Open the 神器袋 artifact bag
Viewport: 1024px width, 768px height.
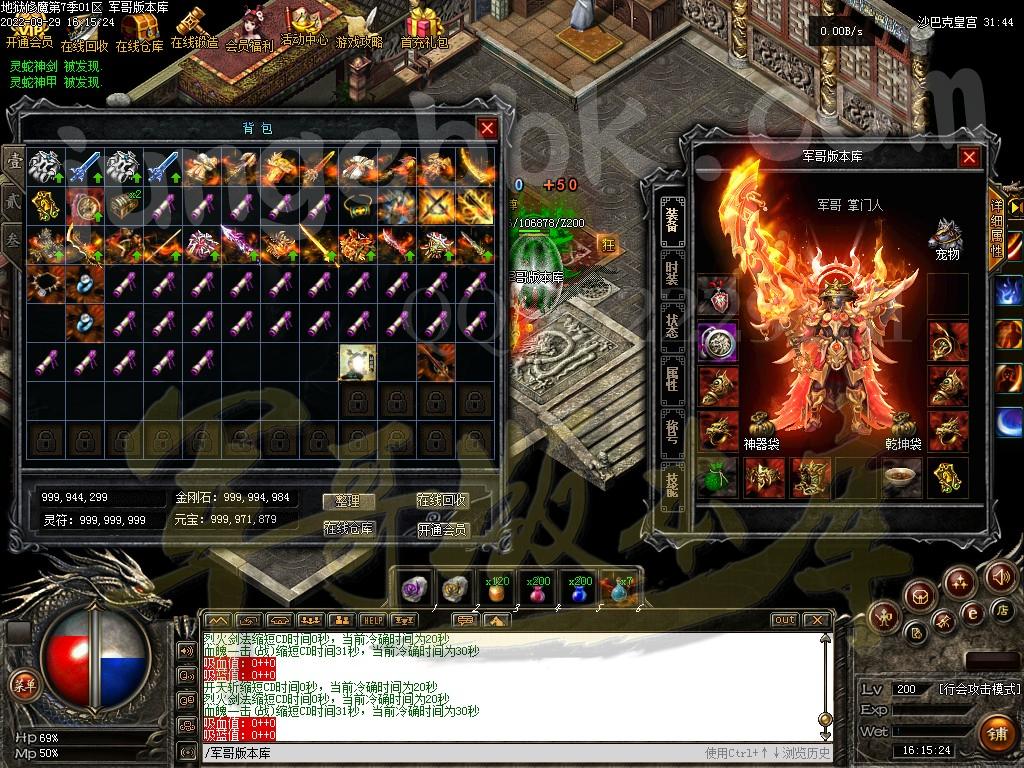pos(761,426)
